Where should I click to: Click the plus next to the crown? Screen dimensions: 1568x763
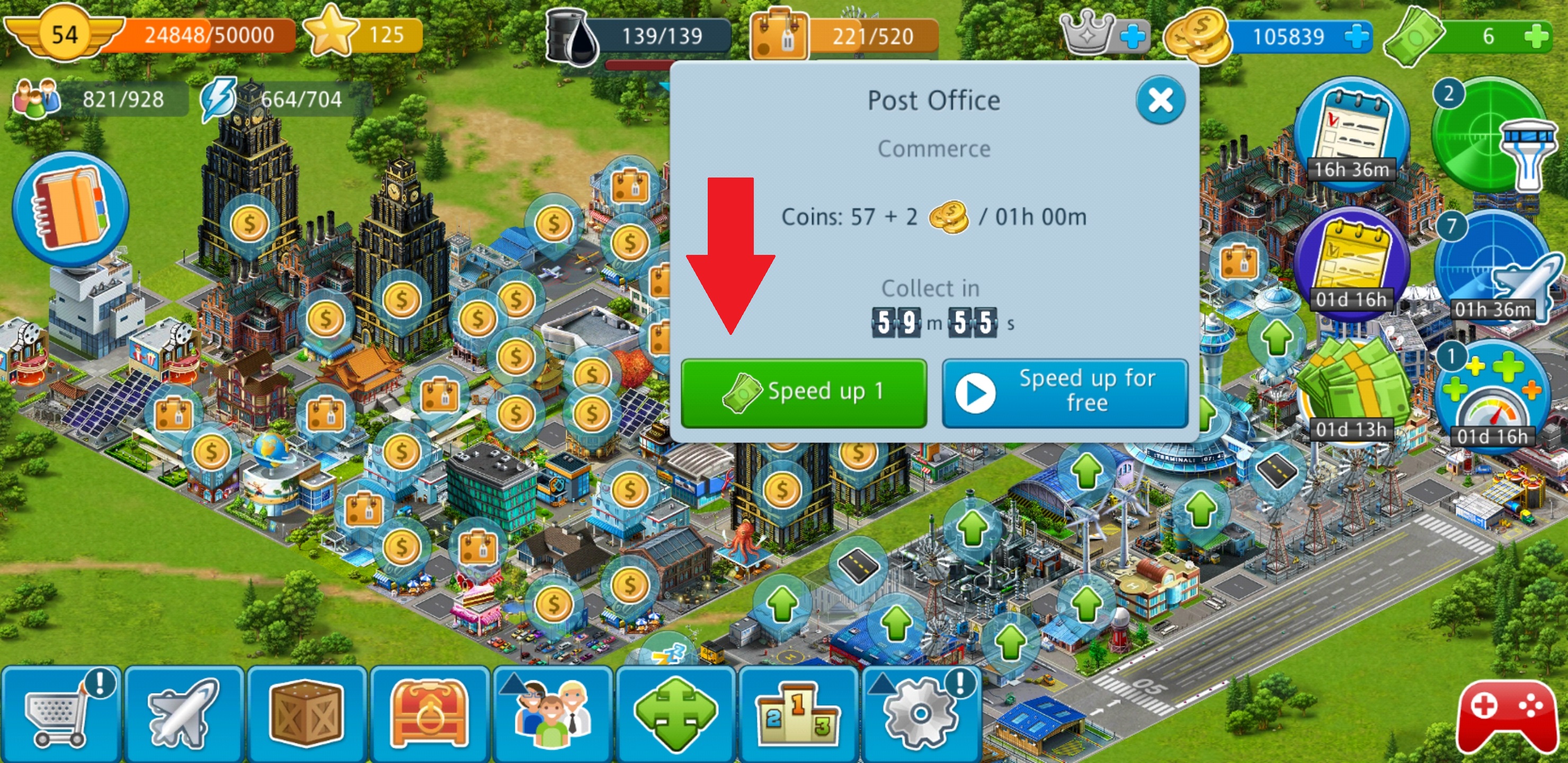pos(1132,37)
